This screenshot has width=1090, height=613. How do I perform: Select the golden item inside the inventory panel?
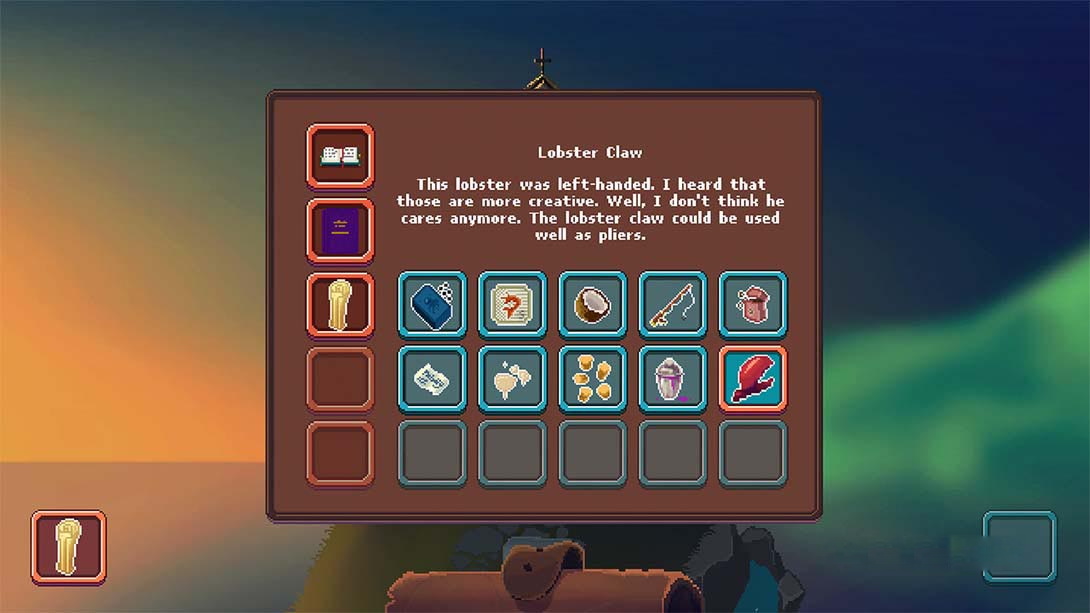pos(340,305)
